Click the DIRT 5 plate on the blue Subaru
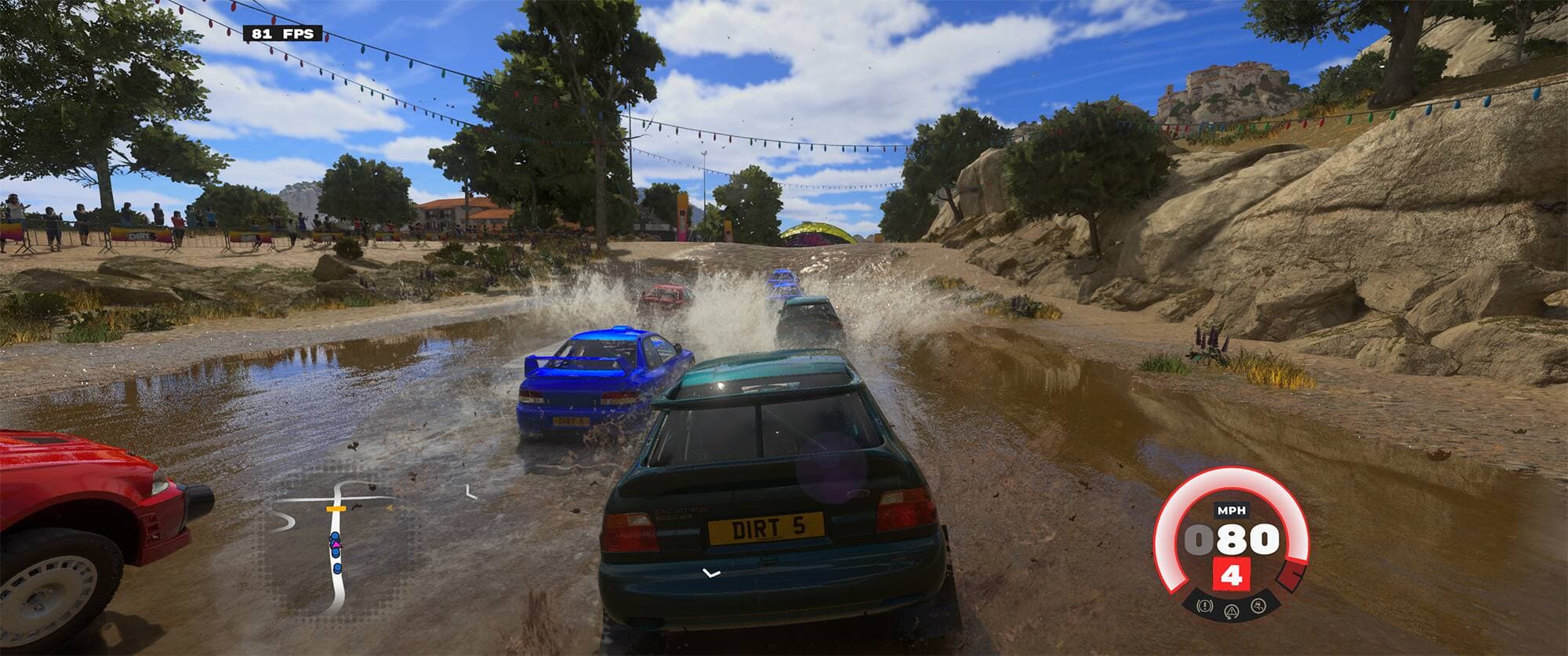The width and height of the screenshot is (1568, 656). [x=571, y=421]
